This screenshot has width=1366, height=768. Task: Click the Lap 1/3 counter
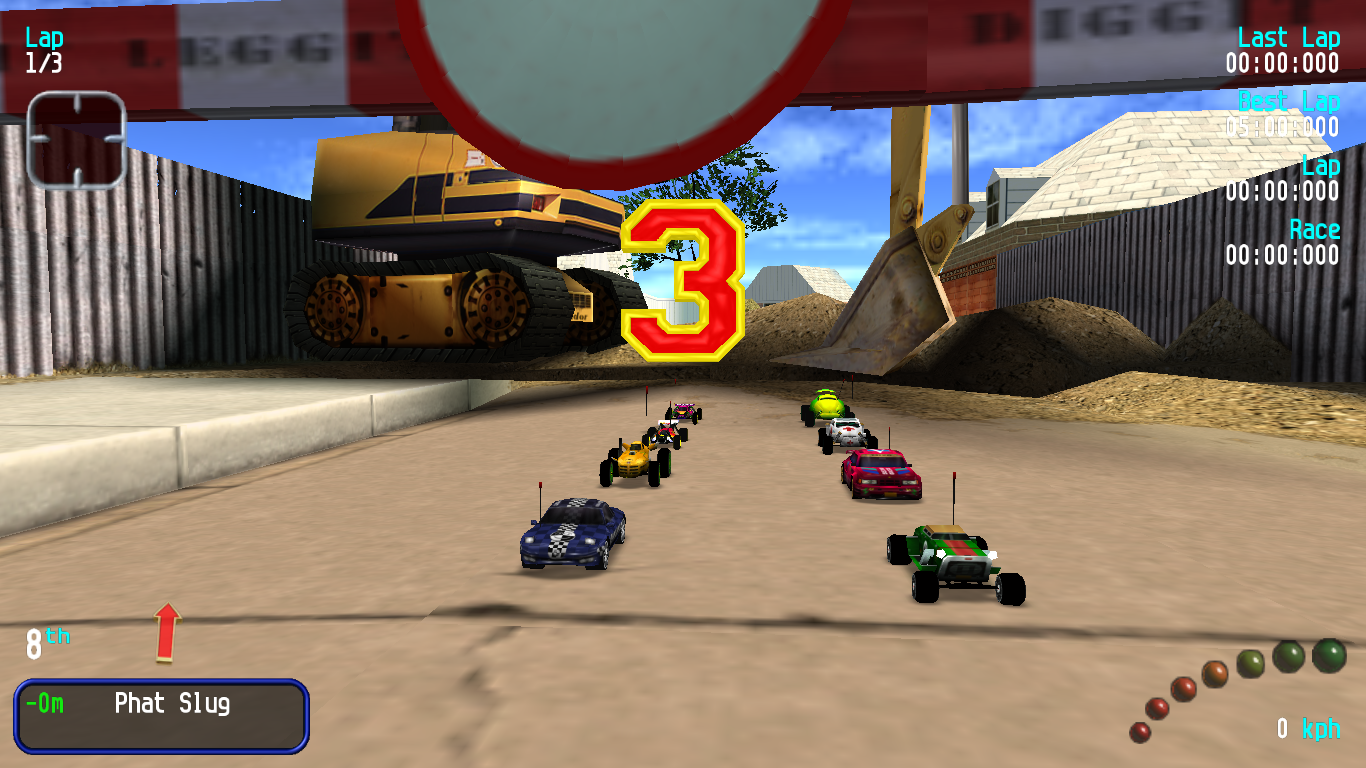(x=42, y=48)
